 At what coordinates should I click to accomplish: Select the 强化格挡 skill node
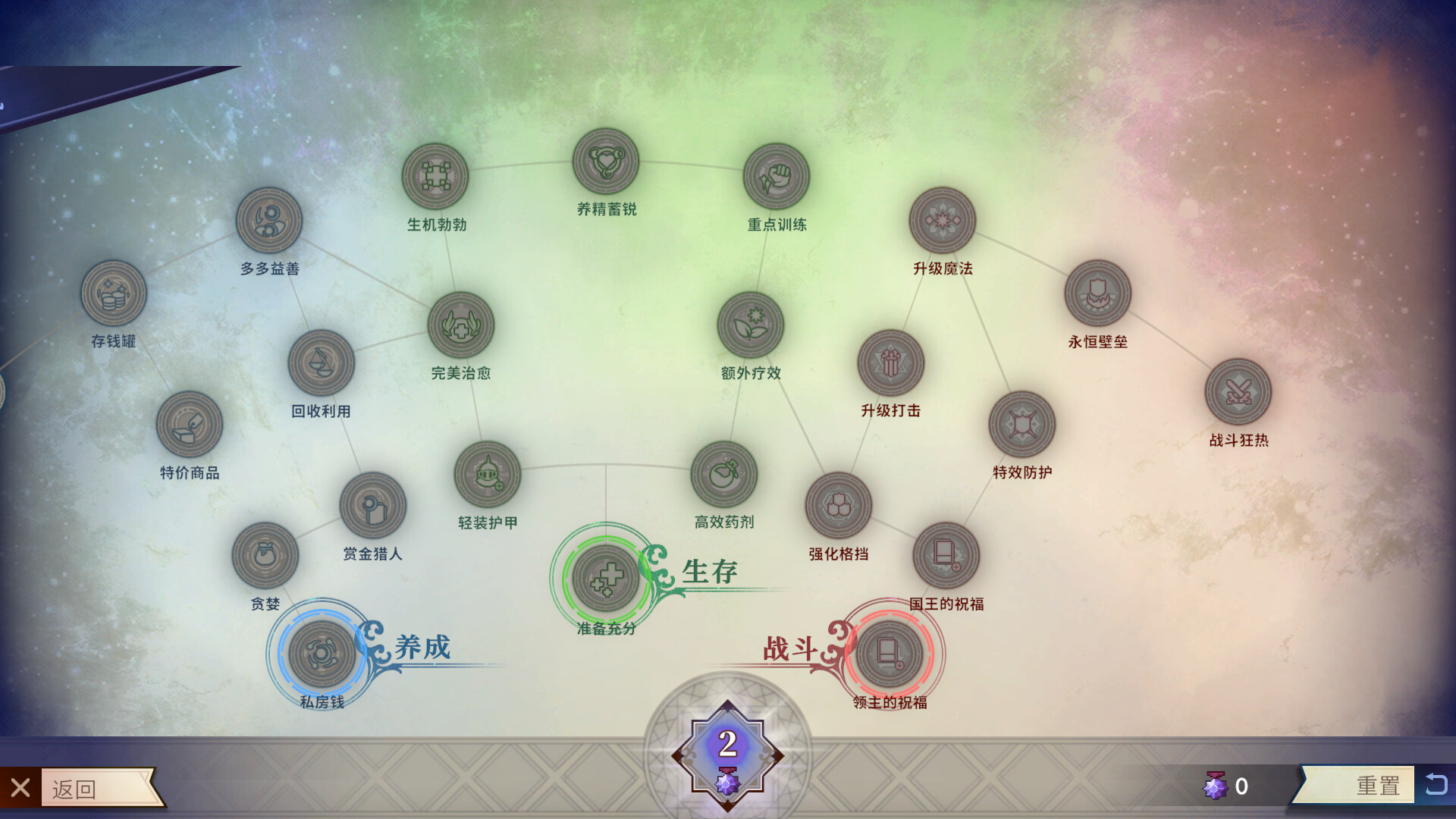point(839,506)
